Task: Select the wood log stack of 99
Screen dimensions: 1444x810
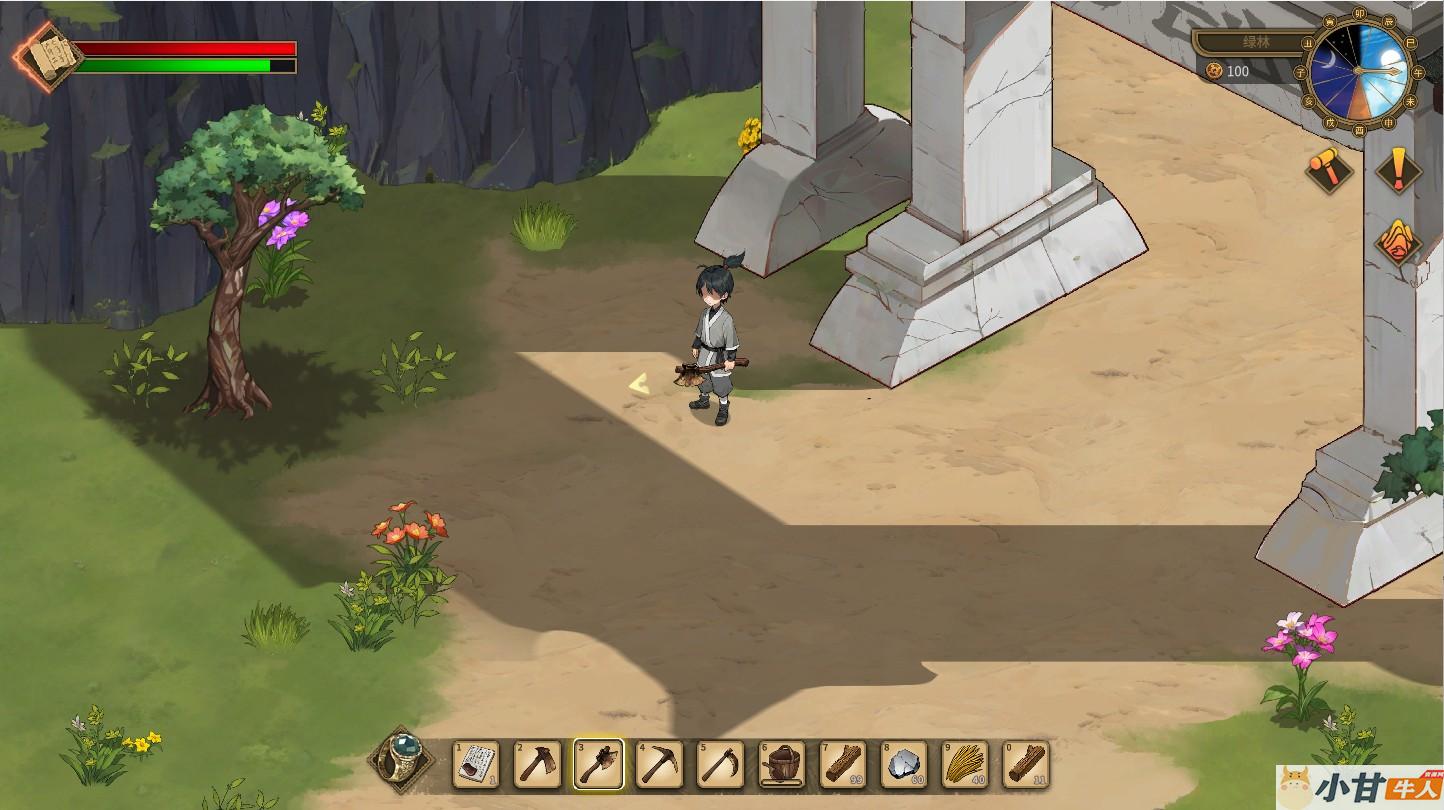Action: tap(843, 764)
